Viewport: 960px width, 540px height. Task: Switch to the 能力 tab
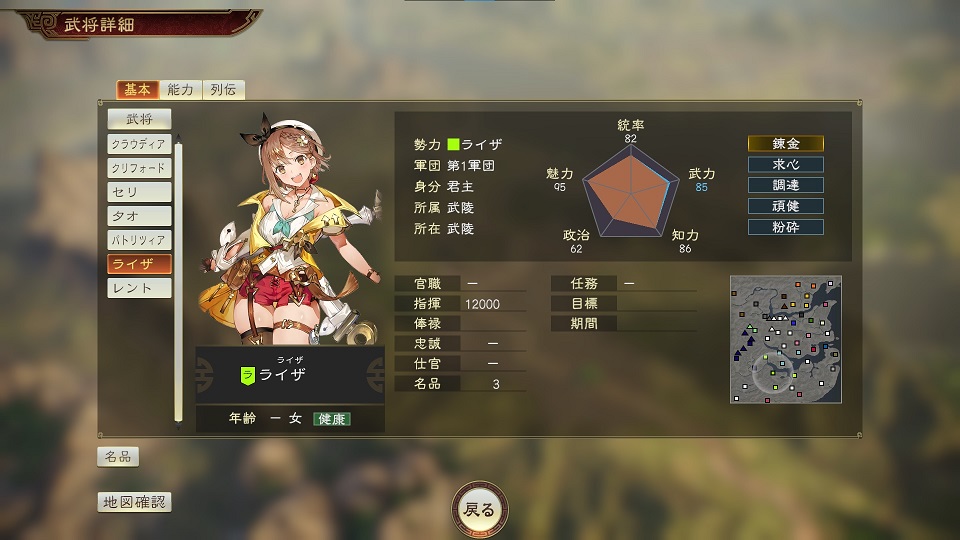tap(181, 90)
